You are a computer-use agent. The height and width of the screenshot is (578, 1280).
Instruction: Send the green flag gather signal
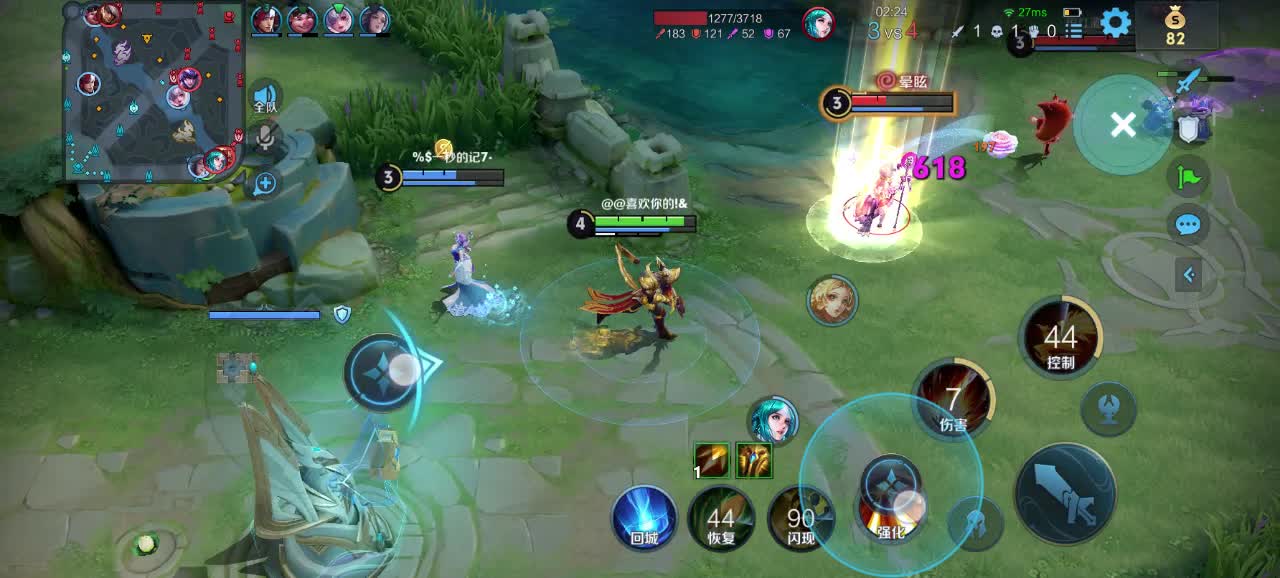pos(1188,178)
